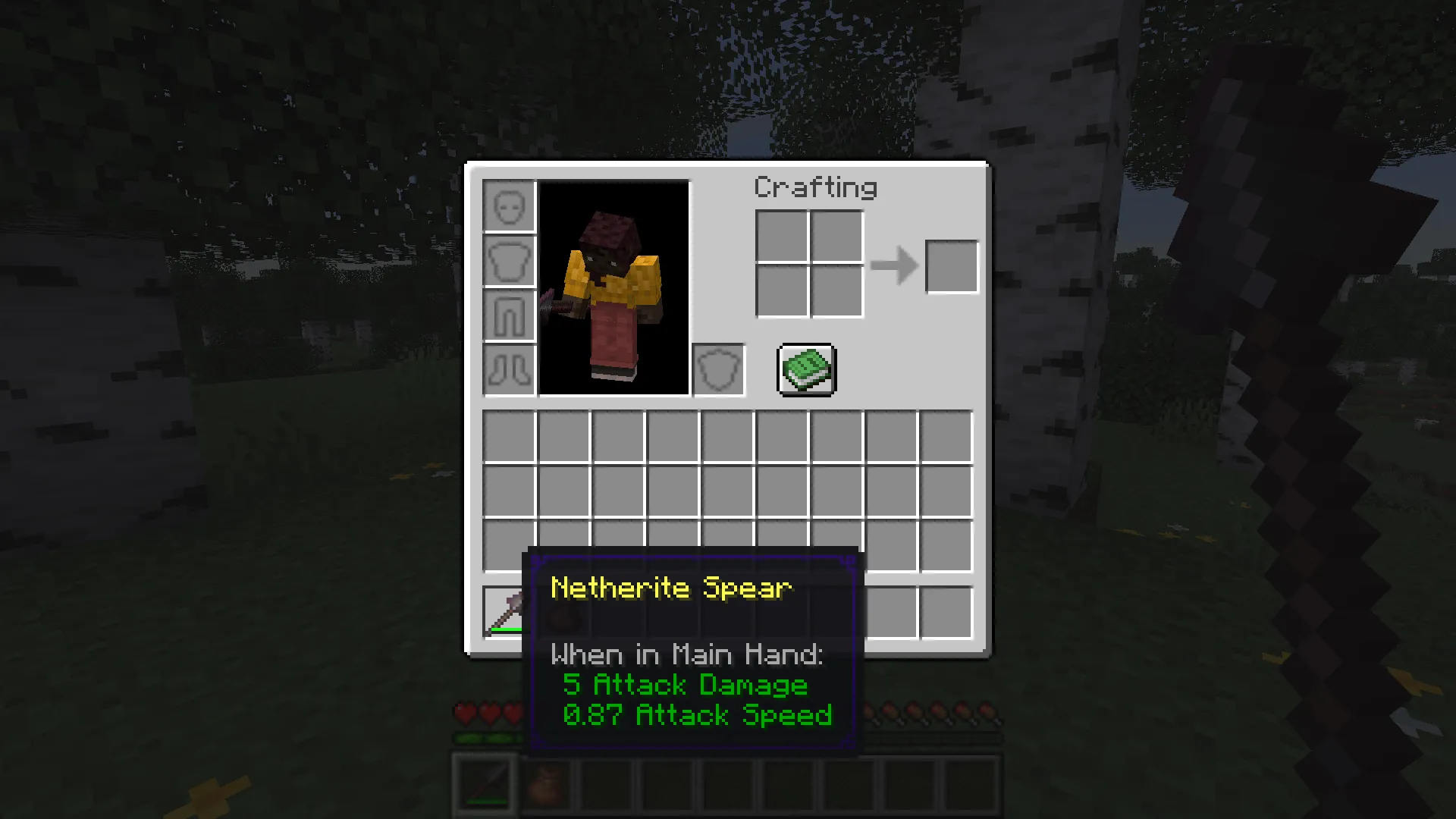This screenshot has height=819, width=1456.
Task: Click the offhand shield slot
Action: click(x=717, y=370)
